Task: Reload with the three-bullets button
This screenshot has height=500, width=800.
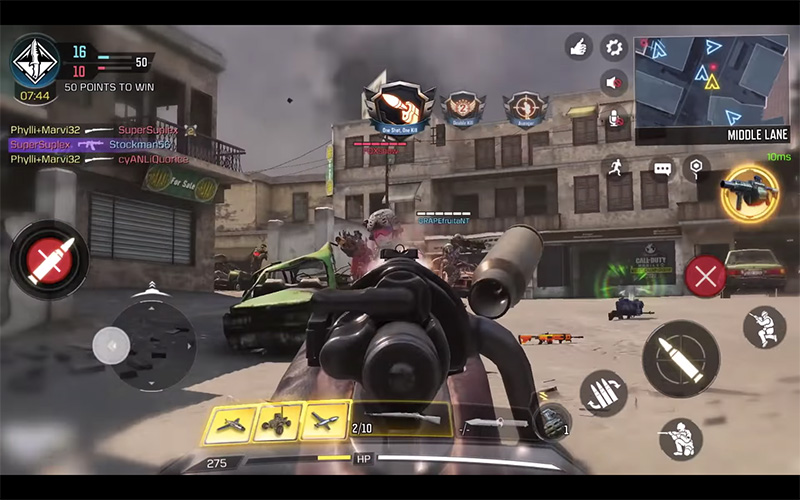Action: [603, 392]
